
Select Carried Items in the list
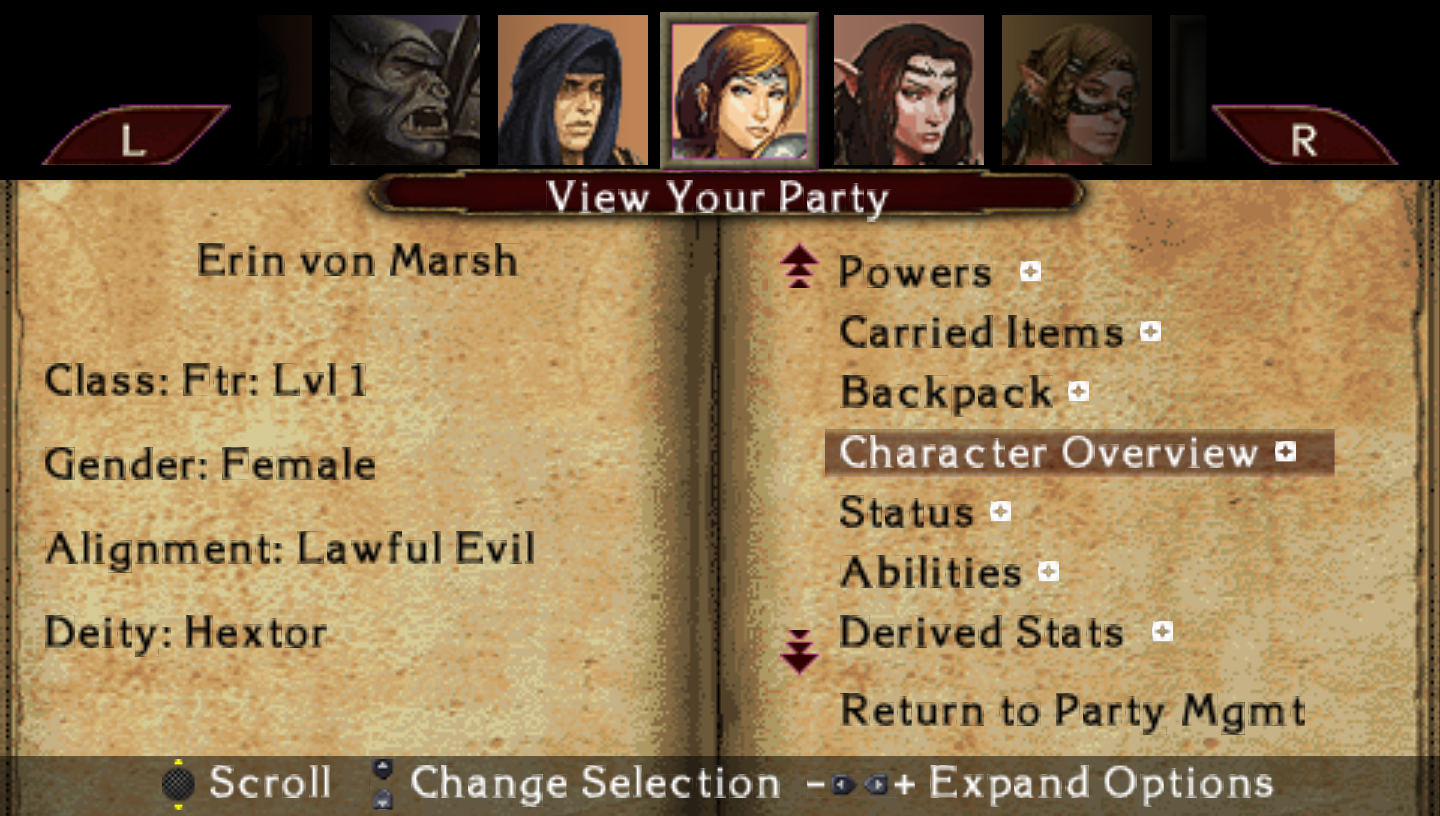(x=981, y=332)
